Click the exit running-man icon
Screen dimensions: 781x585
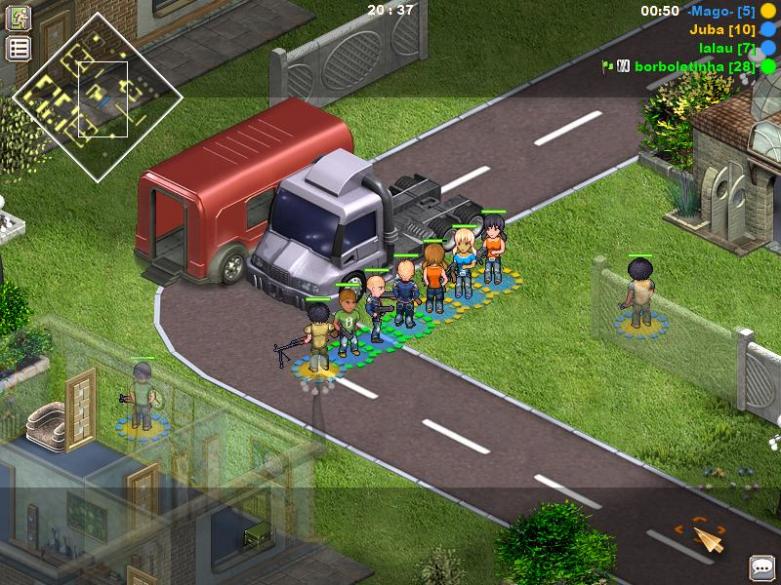[19, 18]
